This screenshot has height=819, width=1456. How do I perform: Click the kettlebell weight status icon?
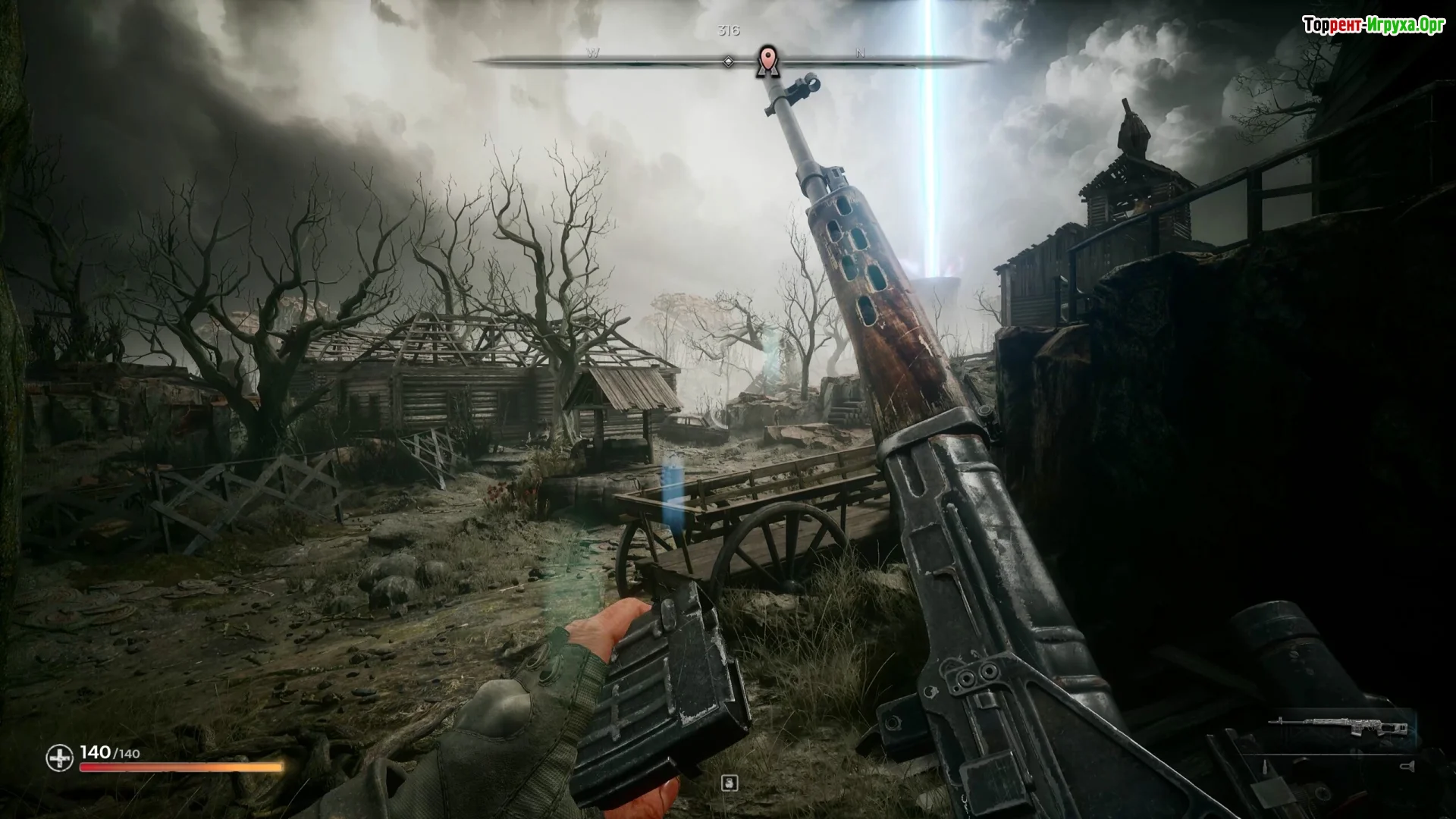[730, 783]
